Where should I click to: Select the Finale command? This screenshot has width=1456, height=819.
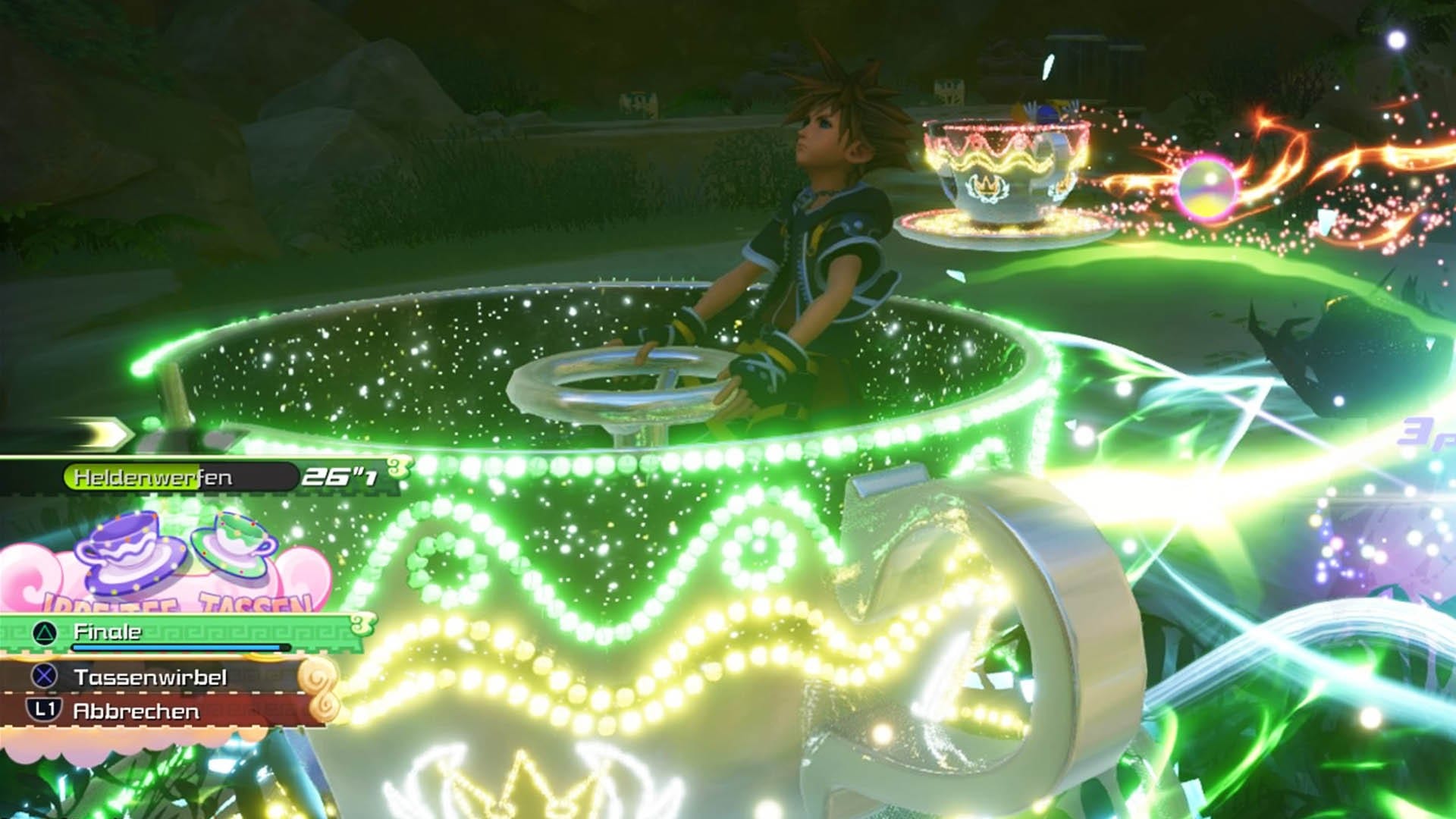(108, 632)
